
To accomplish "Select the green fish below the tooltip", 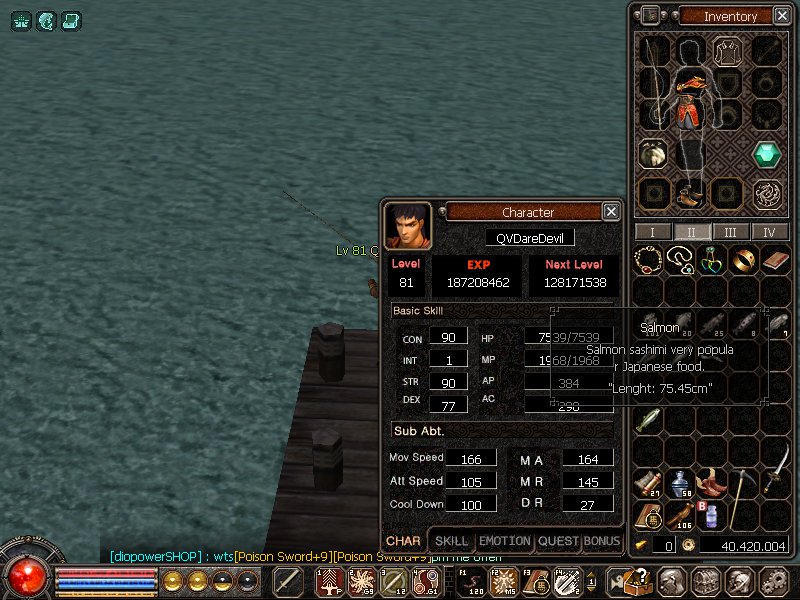I will click(649, 420).
